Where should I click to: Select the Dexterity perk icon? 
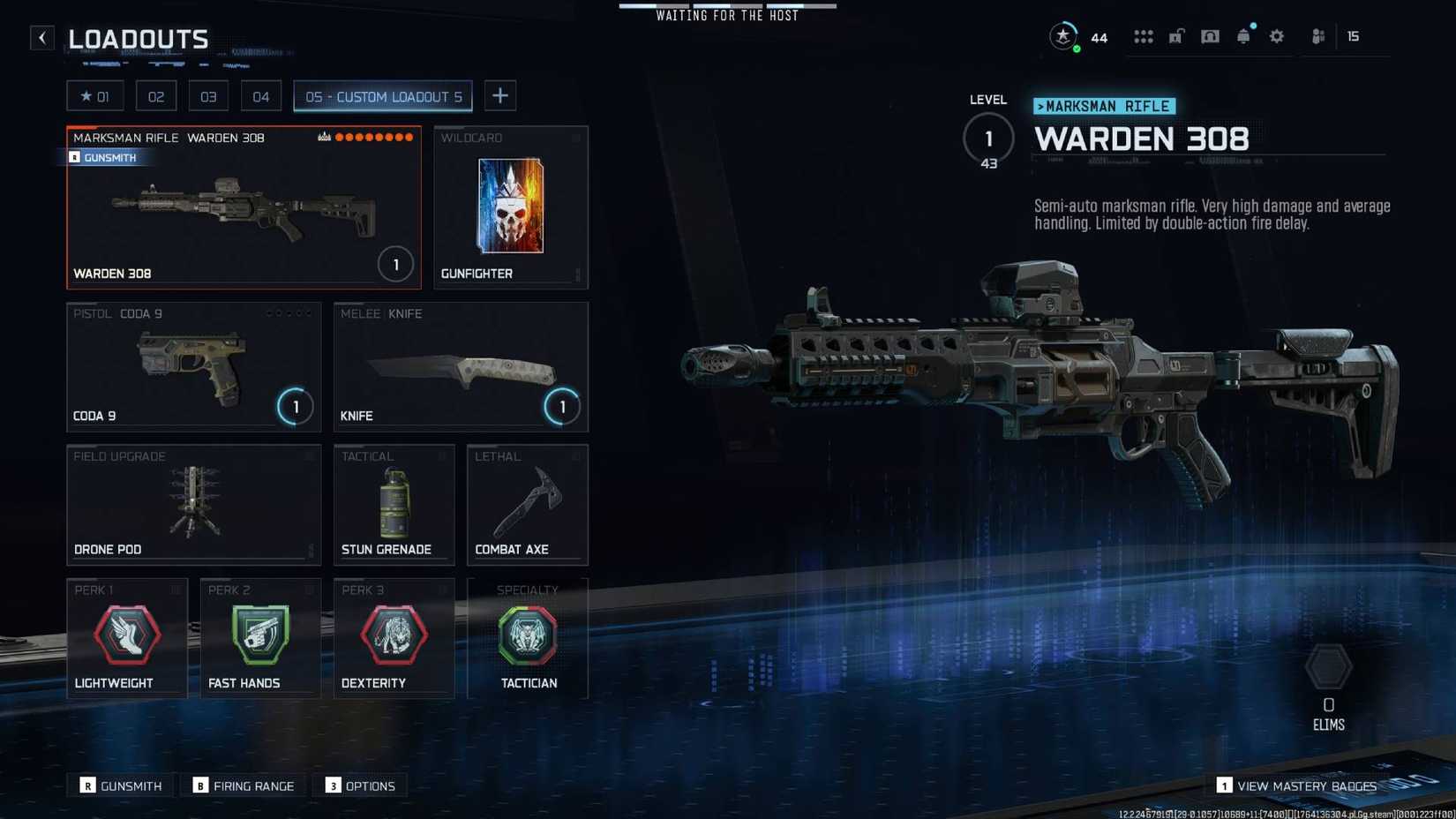pyautogui.click(x=394, y=634)
